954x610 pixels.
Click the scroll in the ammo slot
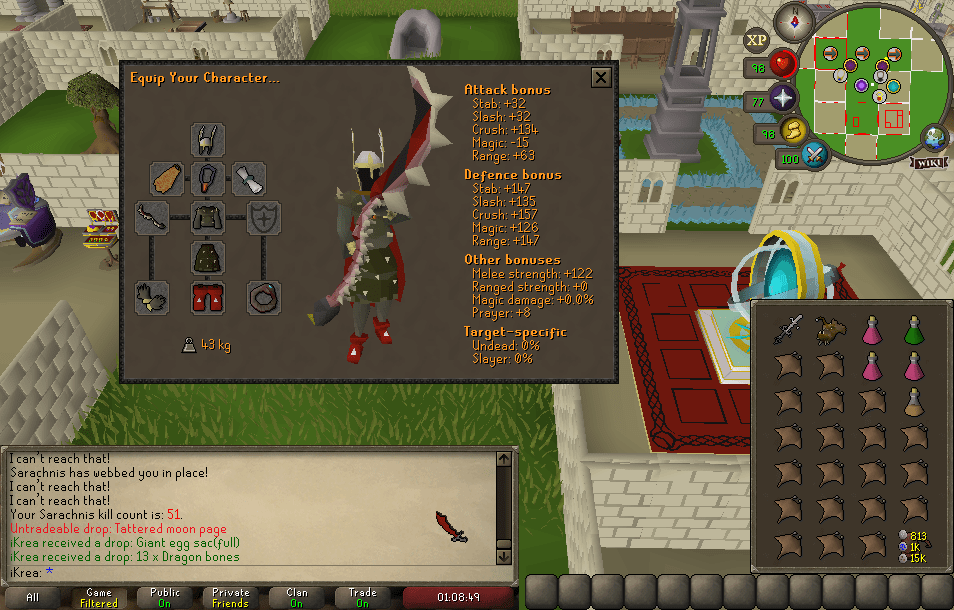pos(249,179)
